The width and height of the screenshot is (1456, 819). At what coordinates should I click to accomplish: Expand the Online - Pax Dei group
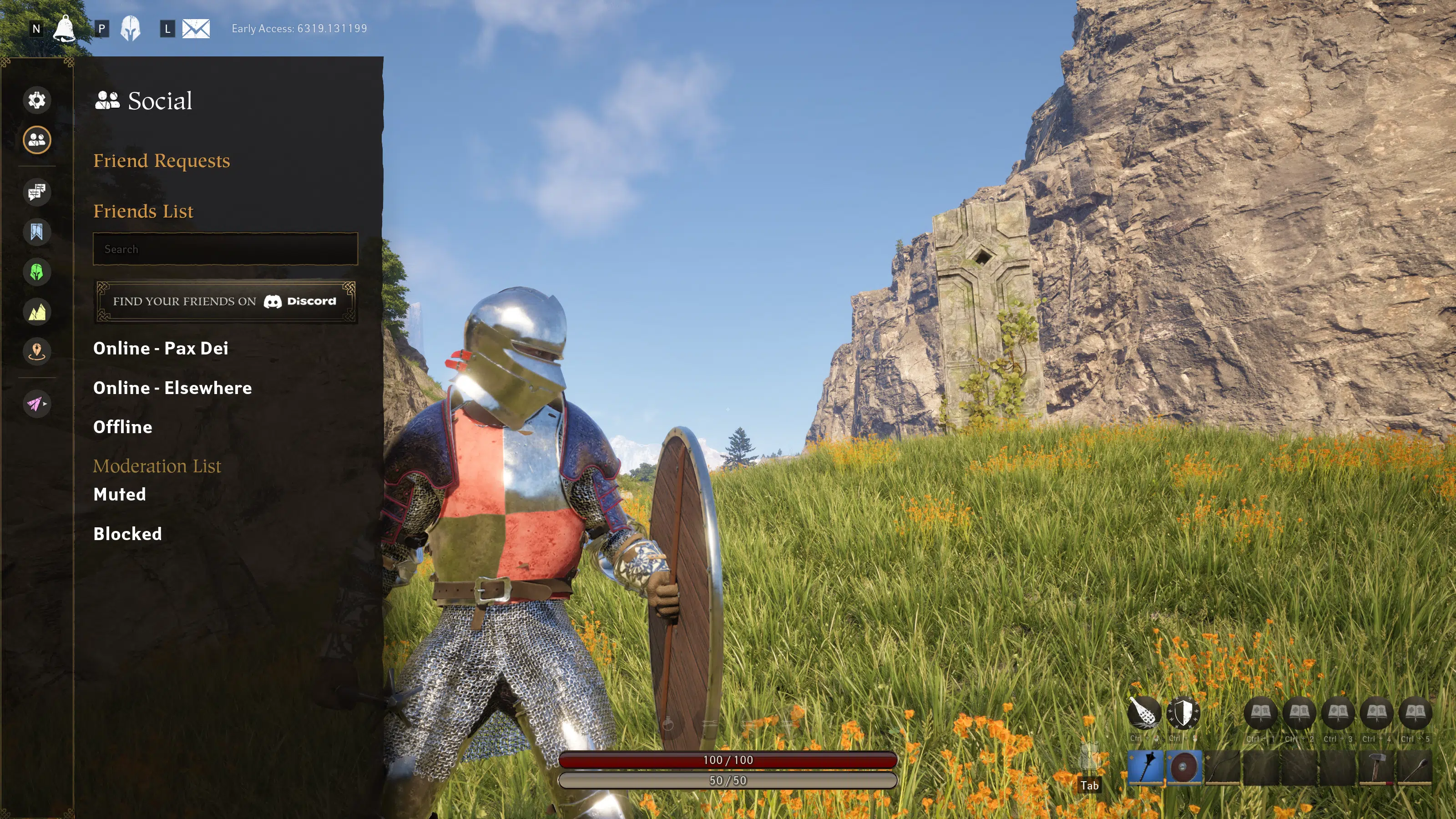[161, 348]
